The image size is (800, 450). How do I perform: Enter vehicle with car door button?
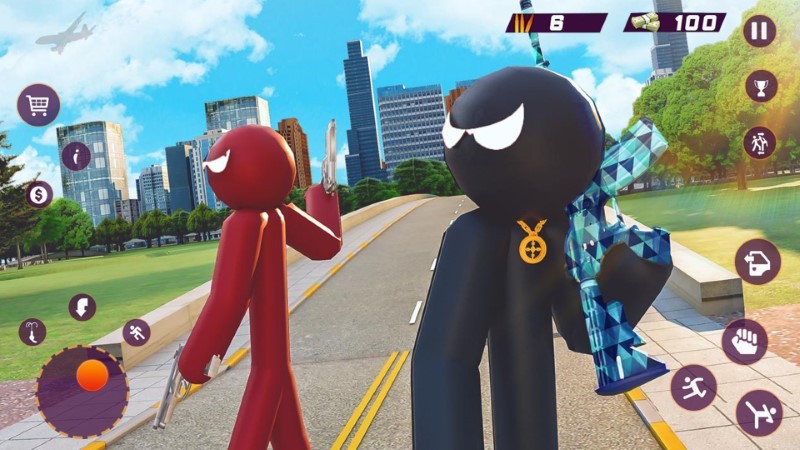757,262
